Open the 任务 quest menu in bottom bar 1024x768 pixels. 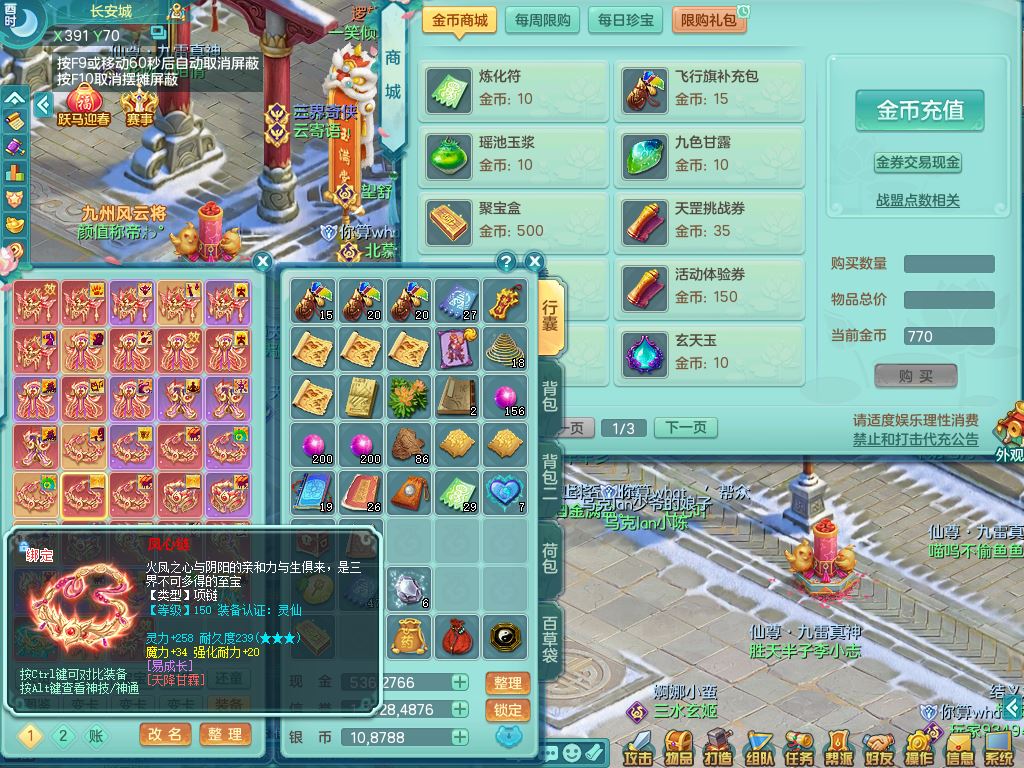tap(798, 747)
